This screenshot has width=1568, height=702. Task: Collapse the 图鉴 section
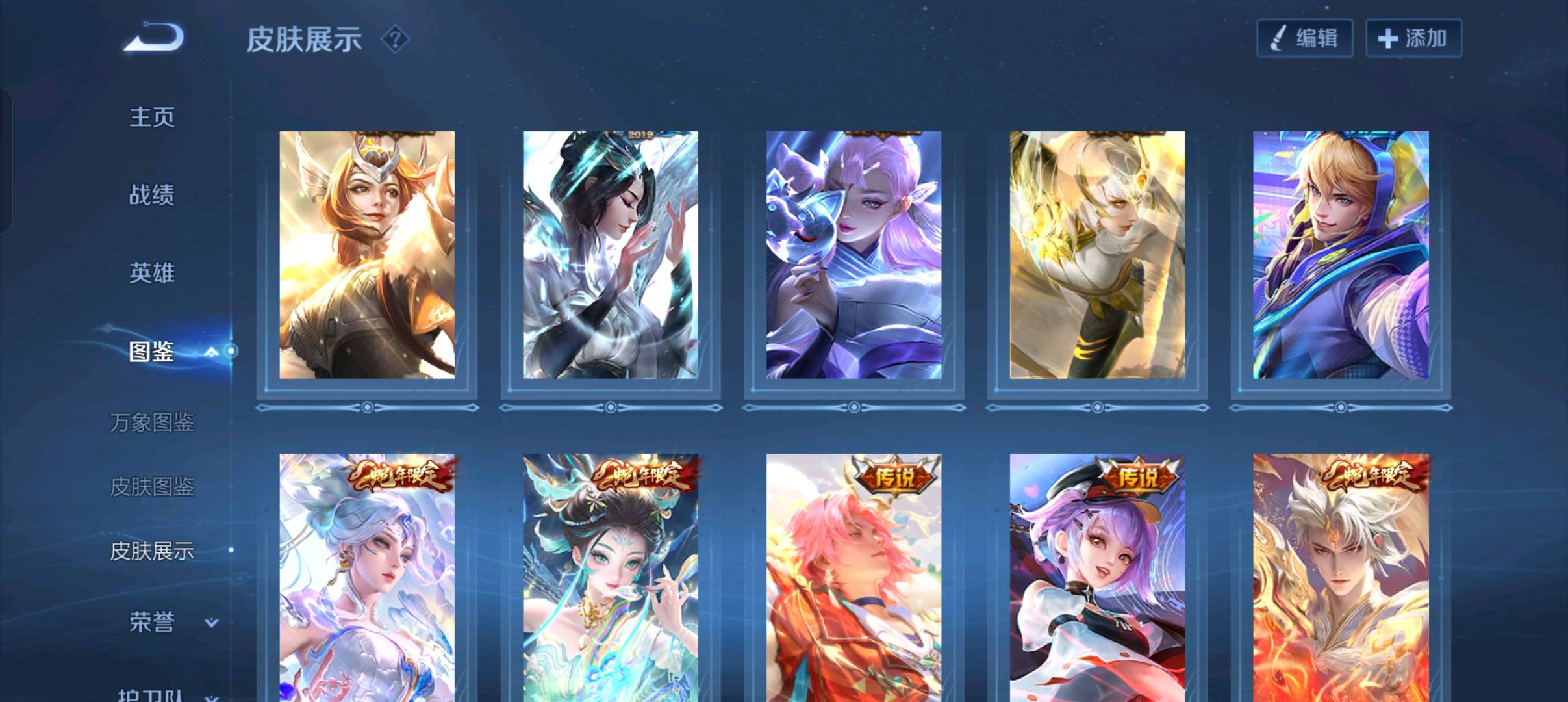[x=211, y=352]
